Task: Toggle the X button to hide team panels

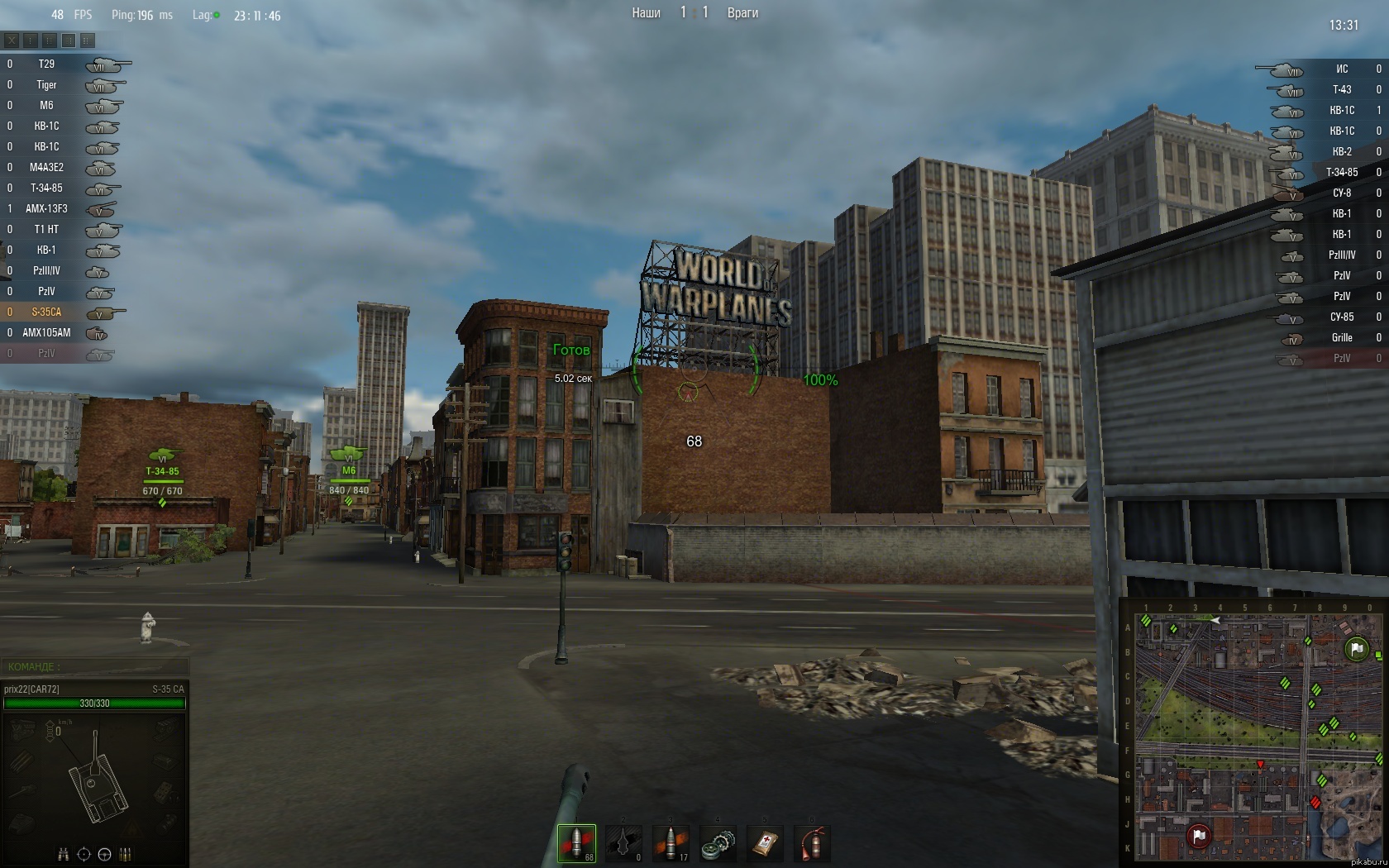Action: (x=12, y=40)
